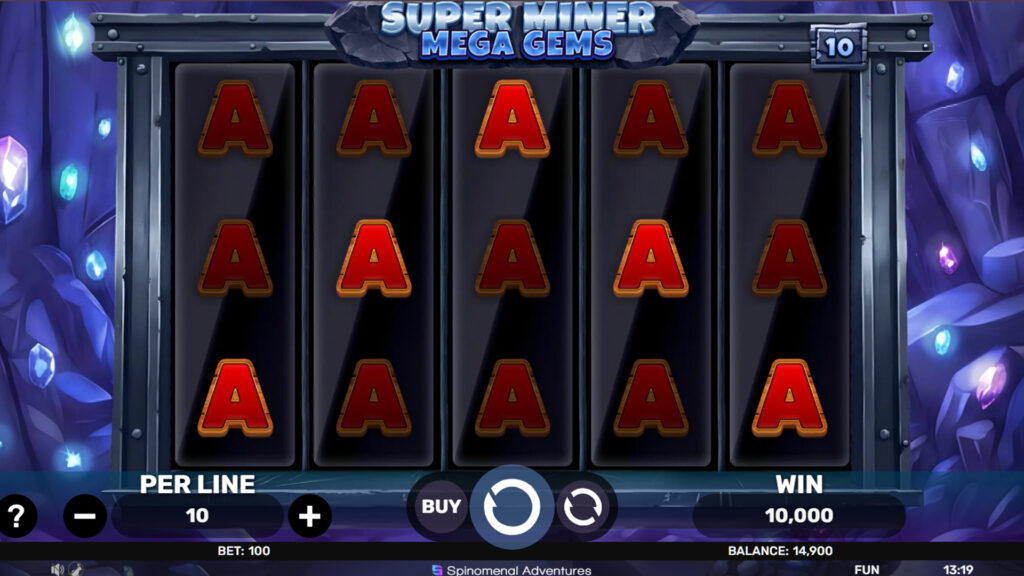Open the Spinomenal Adventures link
1024x576 pixels.
[511, 570]
